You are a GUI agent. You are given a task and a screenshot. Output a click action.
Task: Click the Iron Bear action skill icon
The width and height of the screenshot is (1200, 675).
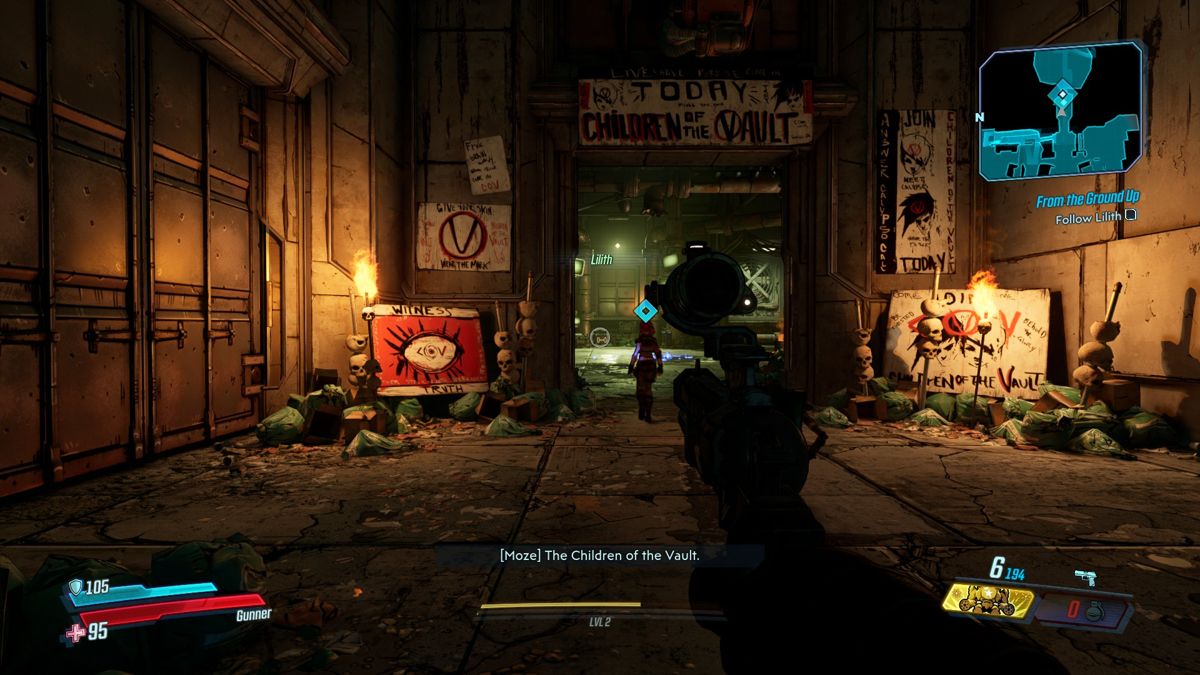(x=990, y=602)
